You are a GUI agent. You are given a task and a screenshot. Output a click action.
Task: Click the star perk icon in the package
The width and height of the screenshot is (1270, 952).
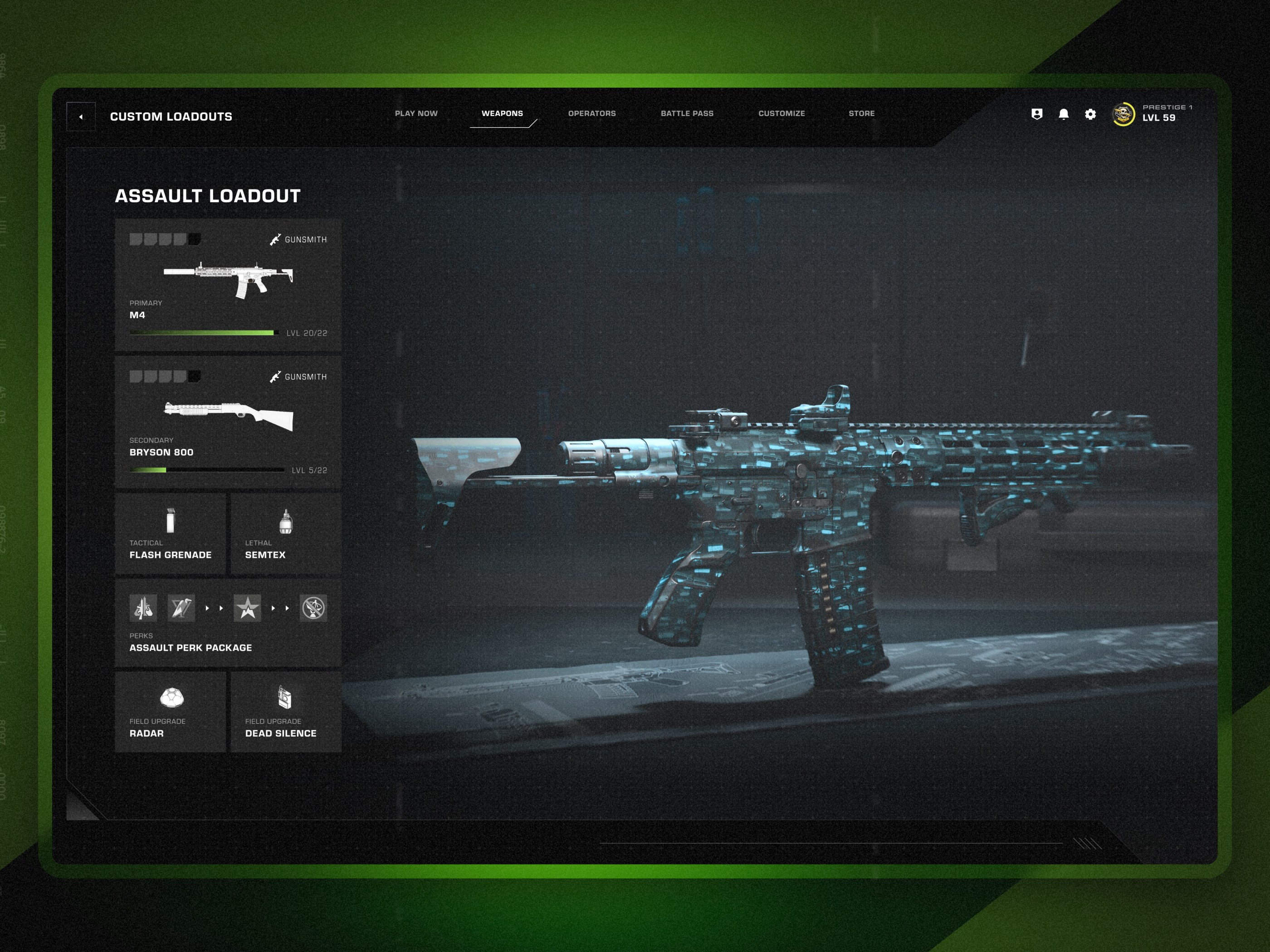[x=248, y=609]
